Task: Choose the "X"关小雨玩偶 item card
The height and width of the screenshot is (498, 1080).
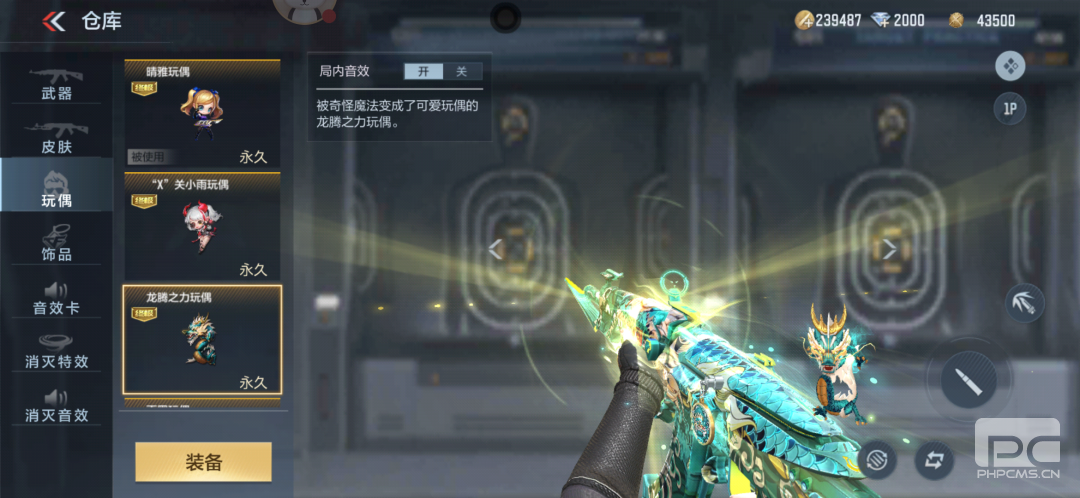Action: coord(202,227)
